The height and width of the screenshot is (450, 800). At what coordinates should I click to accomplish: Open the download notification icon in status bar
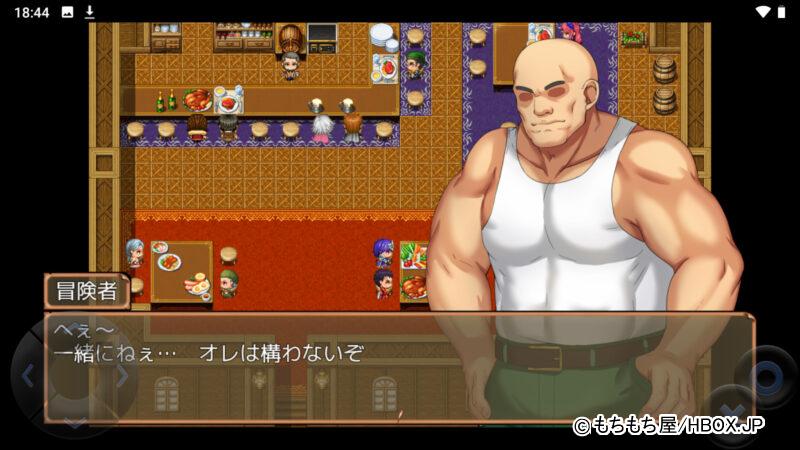click(x=89, y=12)
